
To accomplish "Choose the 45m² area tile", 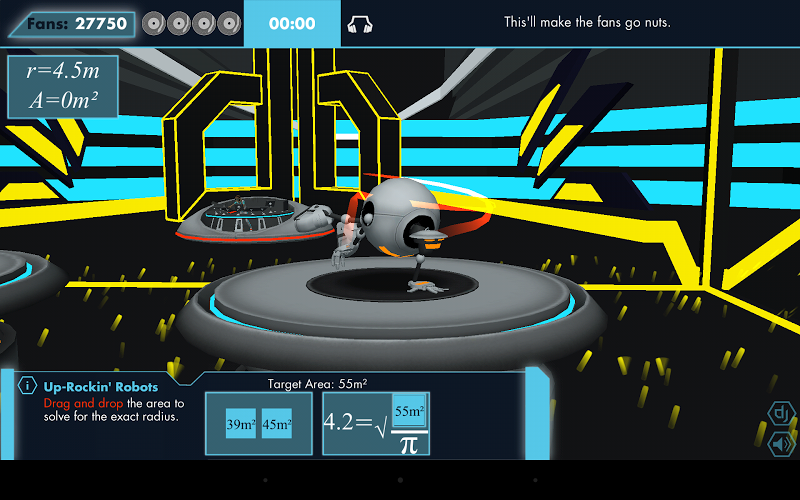I will tap(277, 424).
